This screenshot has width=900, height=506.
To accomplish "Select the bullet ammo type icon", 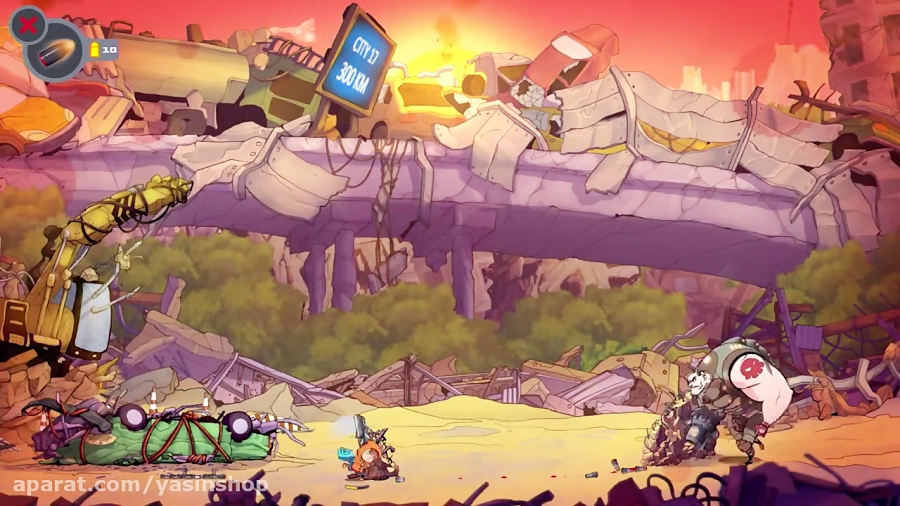I will click(55, 52).
